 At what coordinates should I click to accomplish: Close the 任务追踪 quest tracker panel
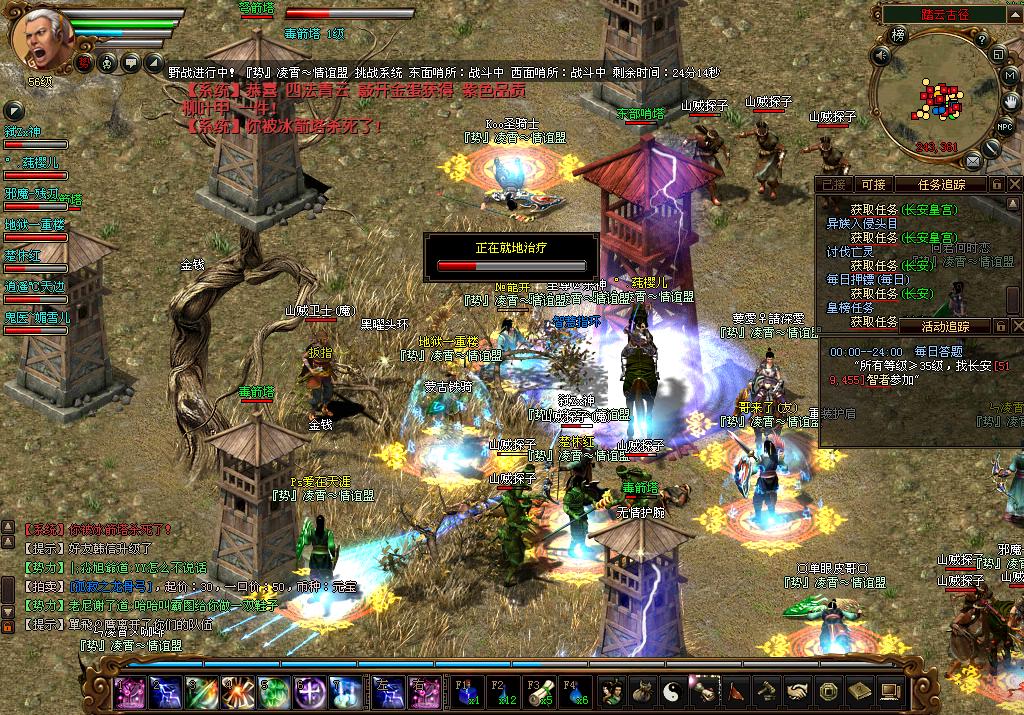[x=1015, y=184]
